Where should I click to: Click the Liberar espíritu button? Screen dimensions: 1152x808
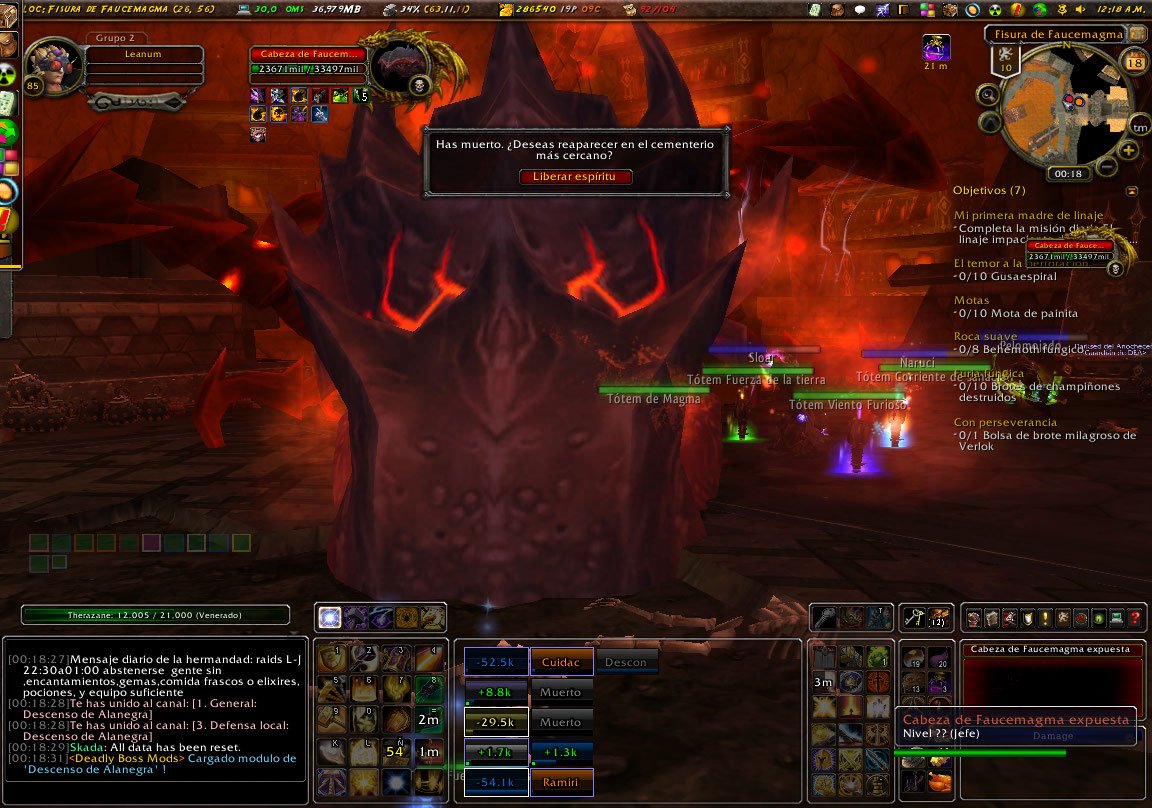coord(575,176)
